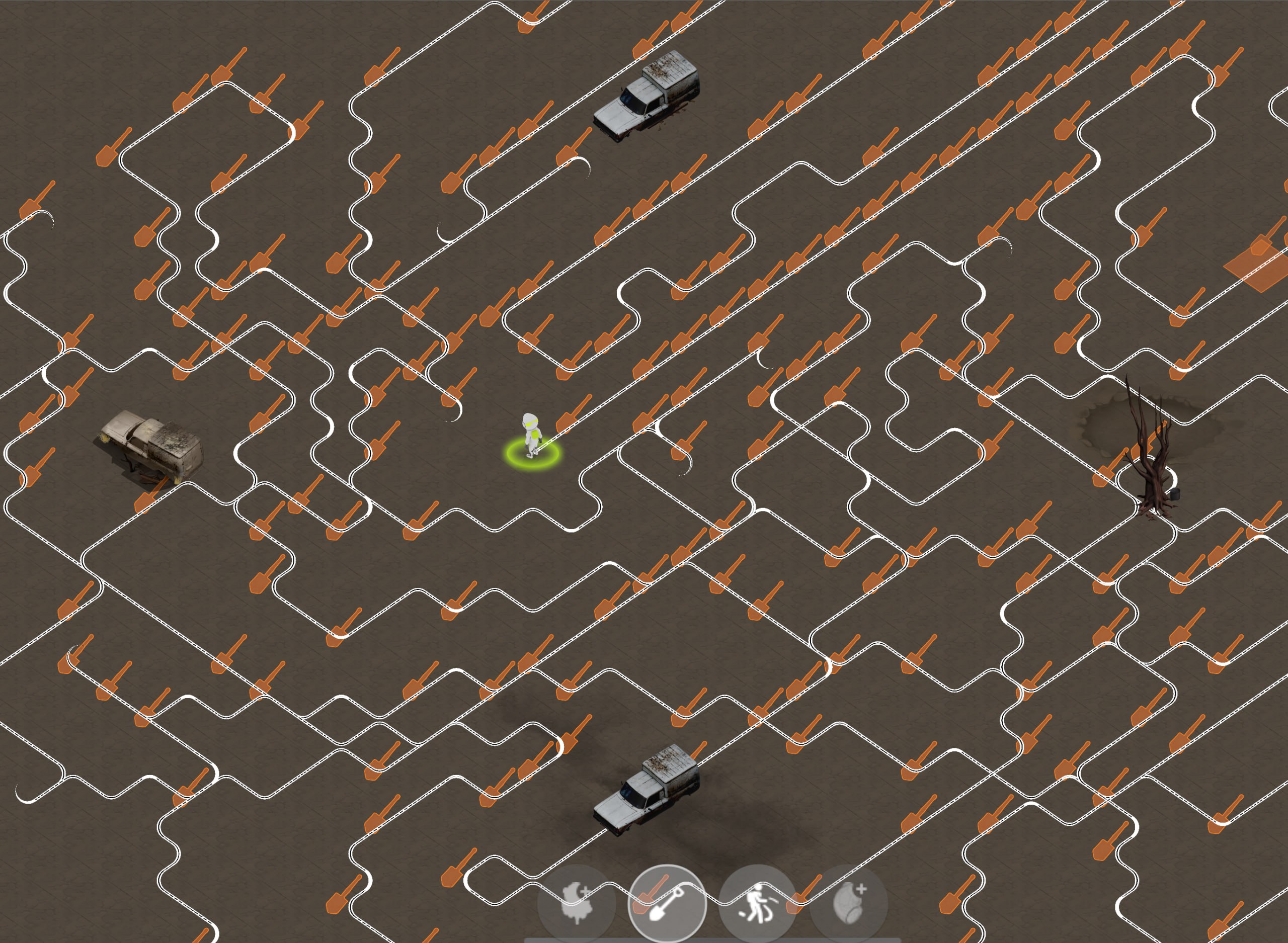Choose the shovel dig tool
The height and width of the screenshot is (943, 1288).
[667, 903]
